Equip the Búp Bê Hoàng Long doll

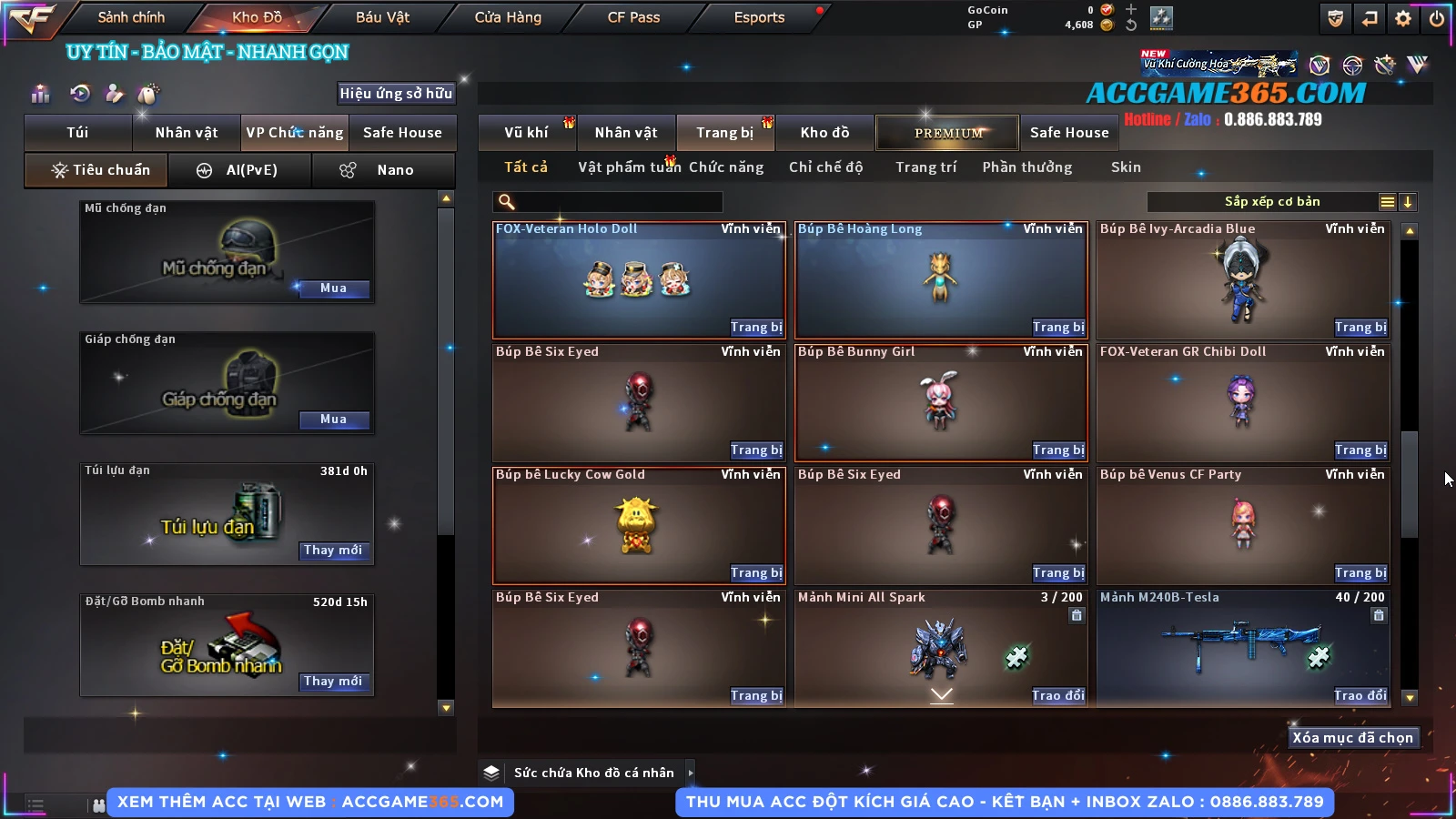coord(1058,328)
